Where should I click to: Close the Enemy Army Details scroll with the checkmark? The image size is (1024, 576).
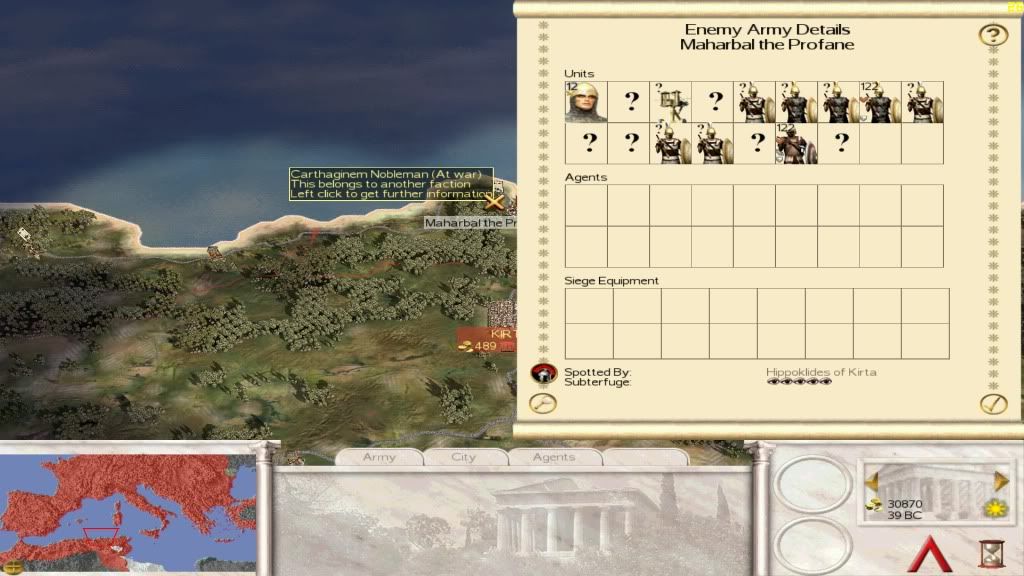coord(991,403)
